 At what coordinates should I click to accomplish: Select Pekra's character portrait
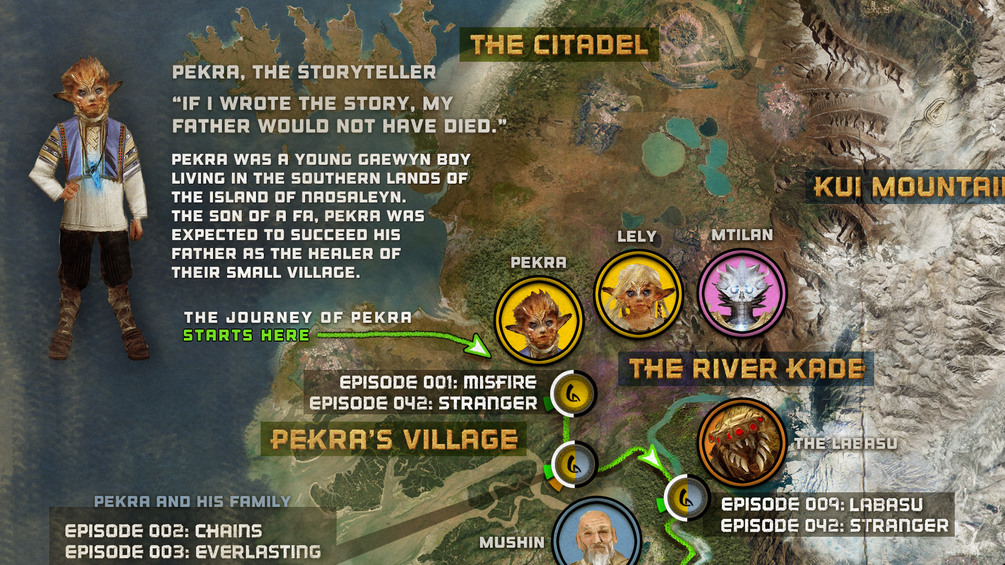point(538,320)
